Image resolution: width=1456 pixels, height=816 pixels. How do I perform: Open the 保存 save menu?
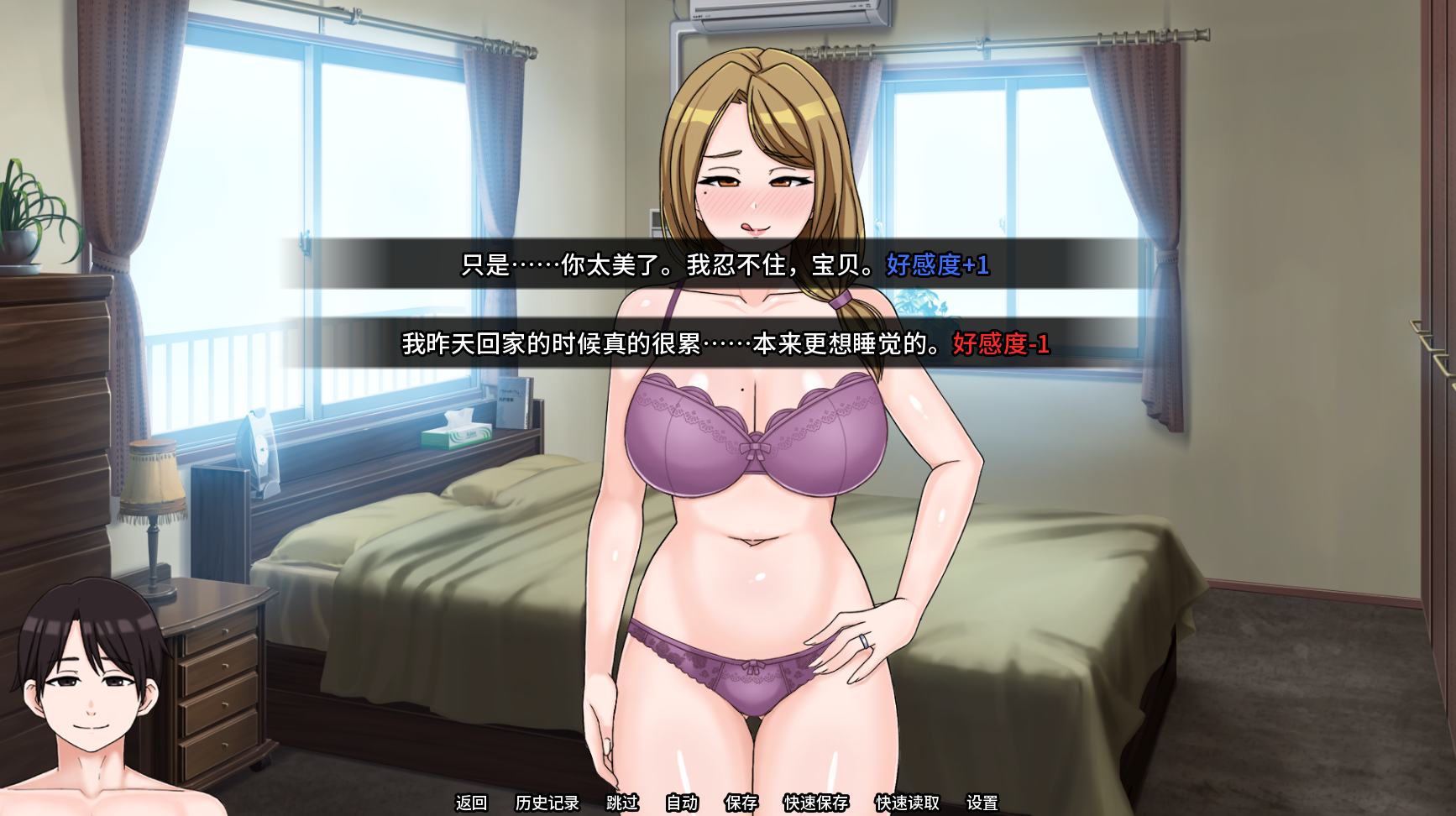click(x=741, y=803)
